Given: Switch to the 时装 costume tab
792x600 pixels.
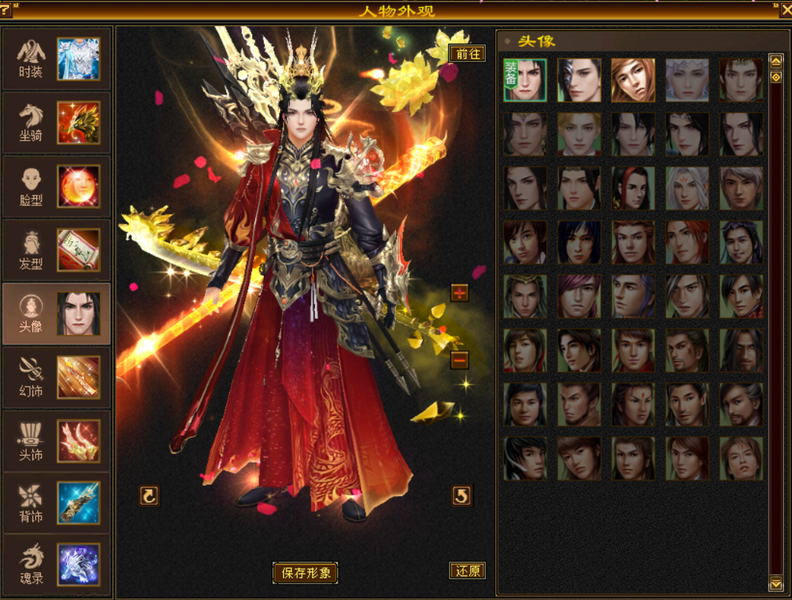Looking at the screenshot, I should tap(56, 58).
